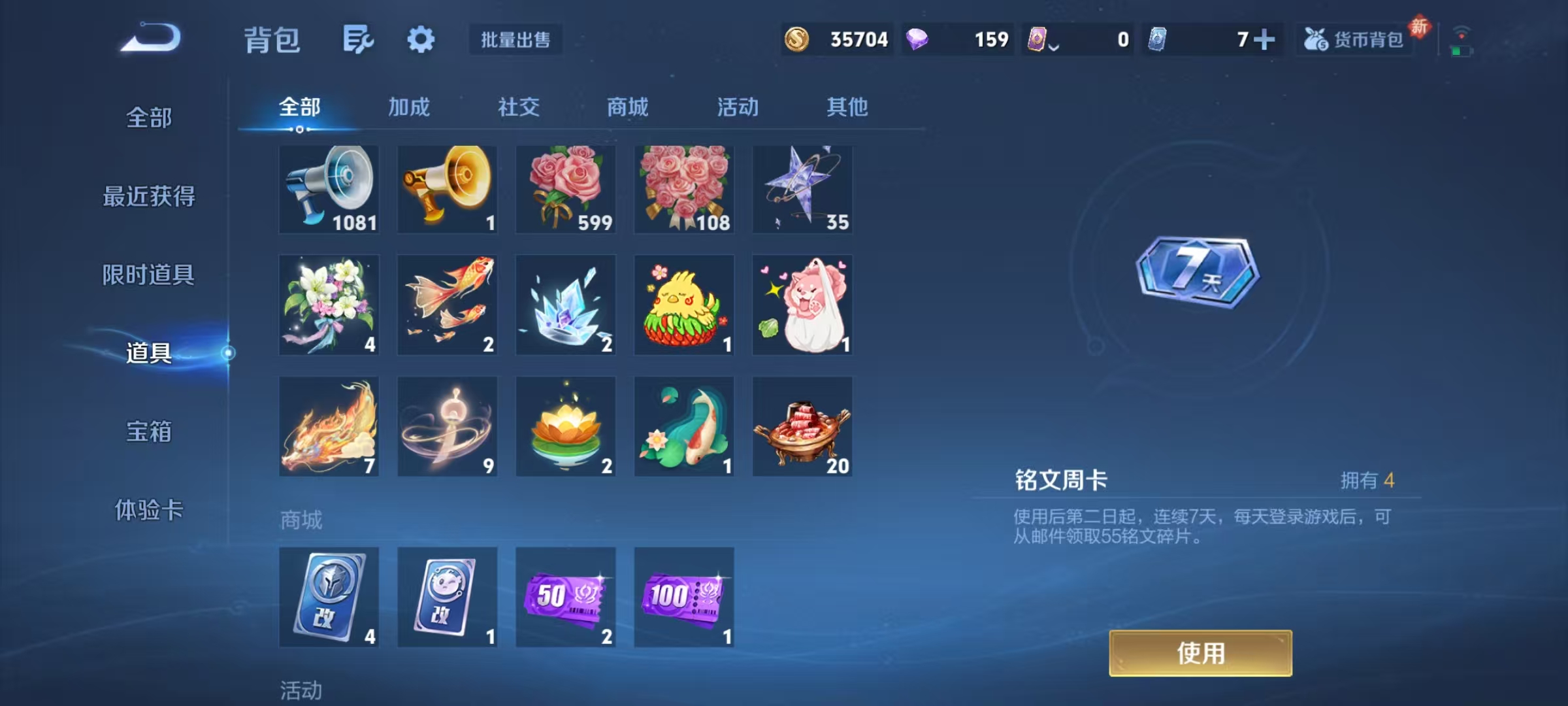Click the hotpot item showing 20
The width and height of the screenshot is (1568, 706).
(x=802, y=426)
